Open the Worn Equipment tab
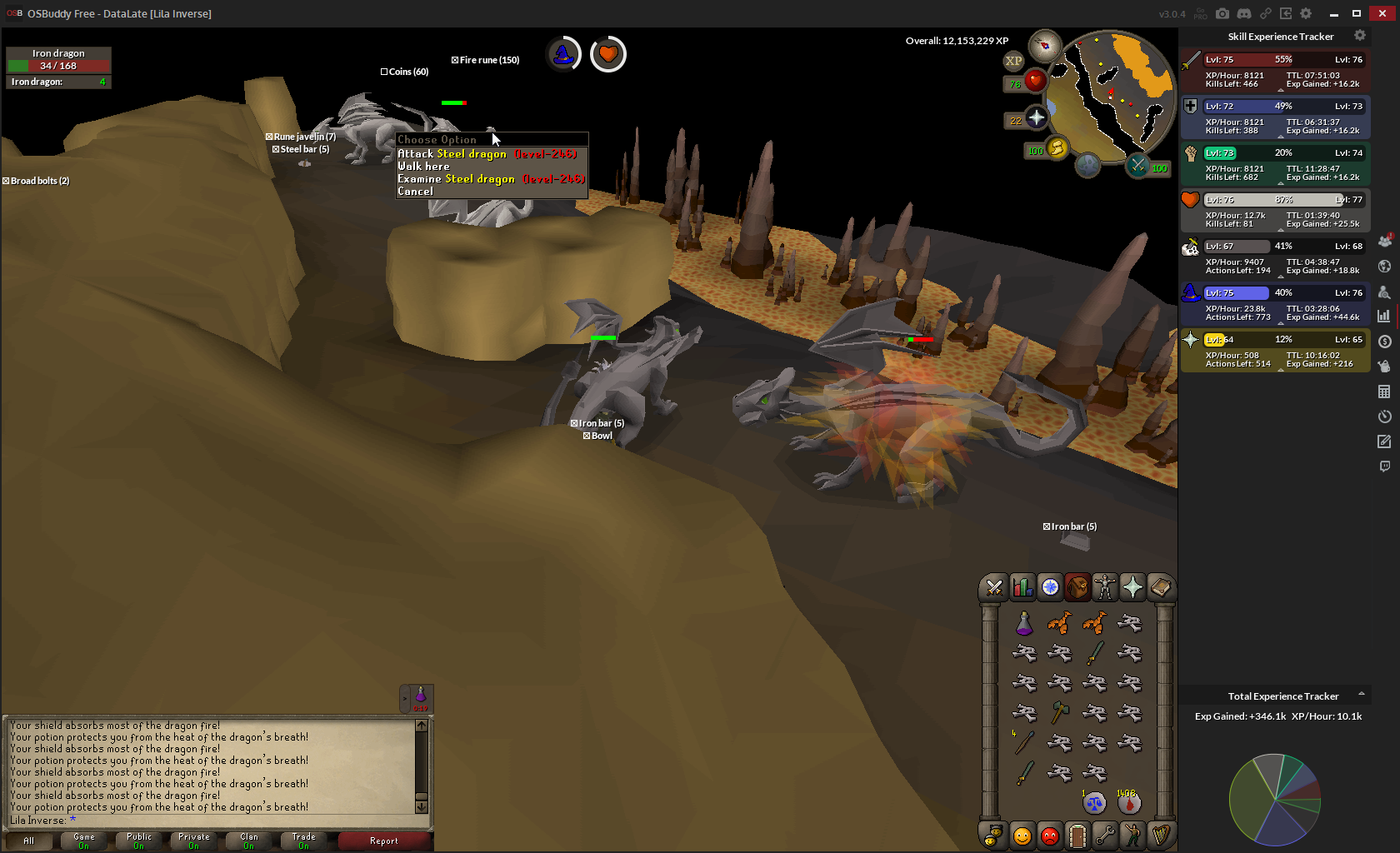This screenshot has width=1400, height=853. tap(1104, 588)
